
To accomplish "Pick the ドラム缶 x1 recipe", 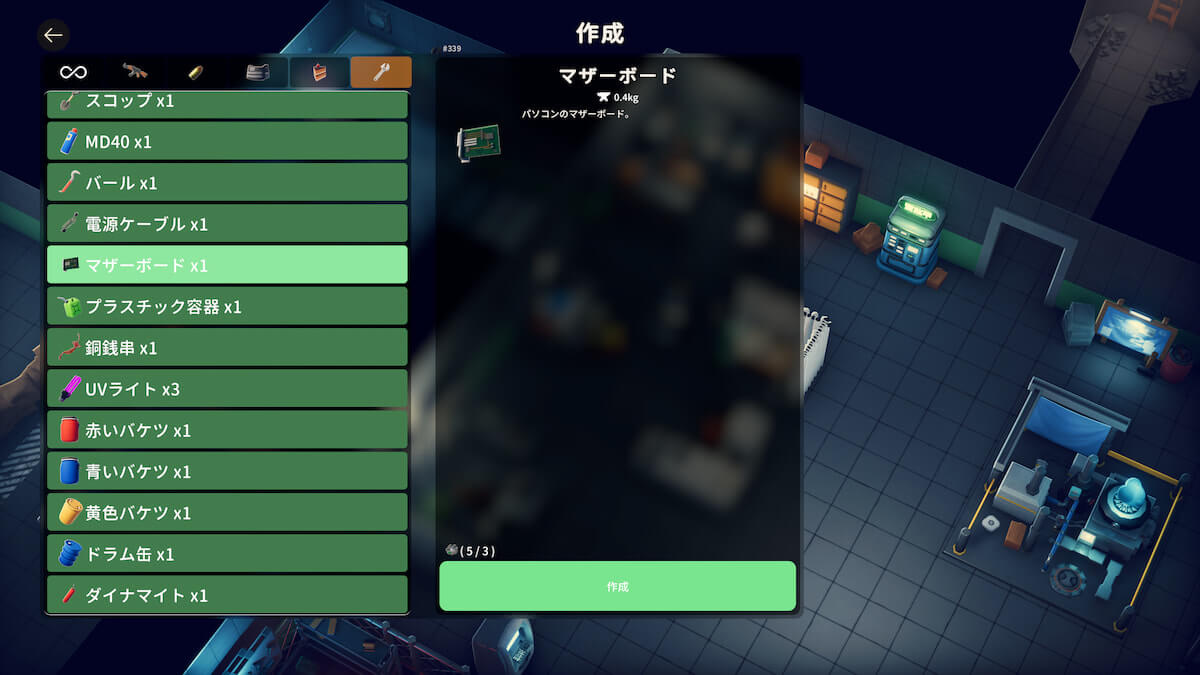I will 227,553.
